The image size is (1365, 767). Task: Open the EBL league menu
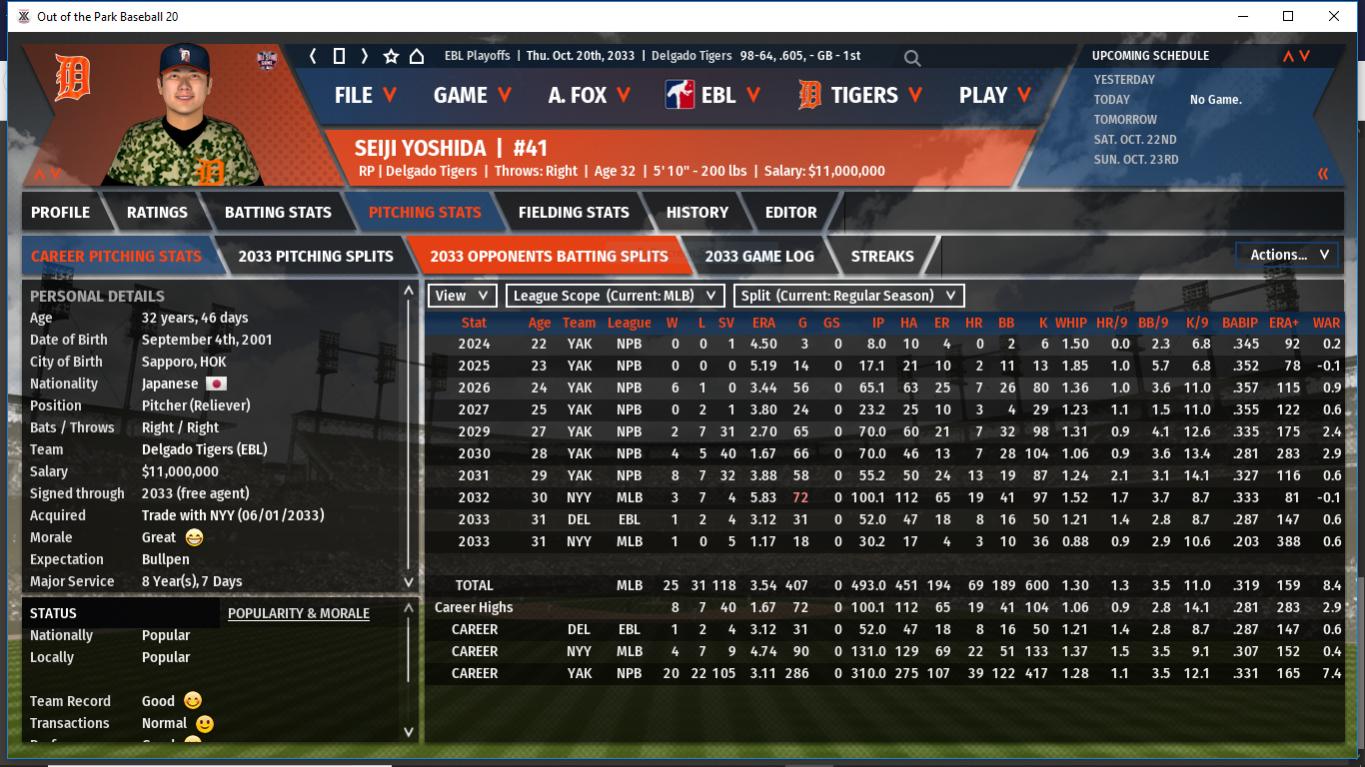coord(713,95)
